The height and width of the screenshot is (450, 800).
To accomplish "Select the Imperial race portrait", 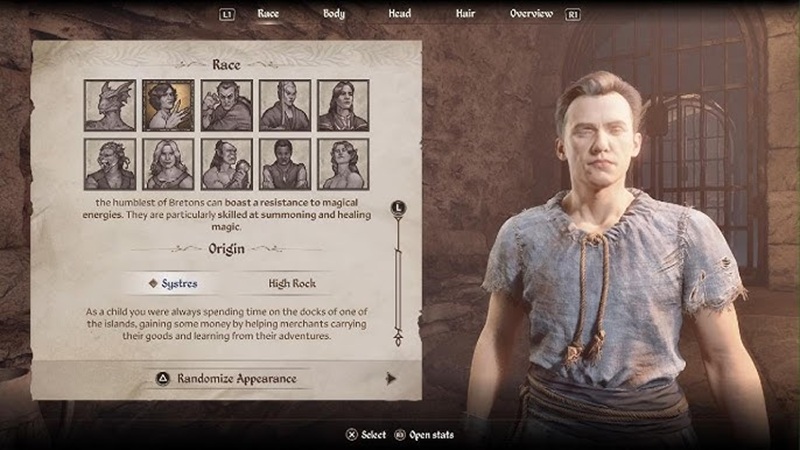I will [343, 106].
